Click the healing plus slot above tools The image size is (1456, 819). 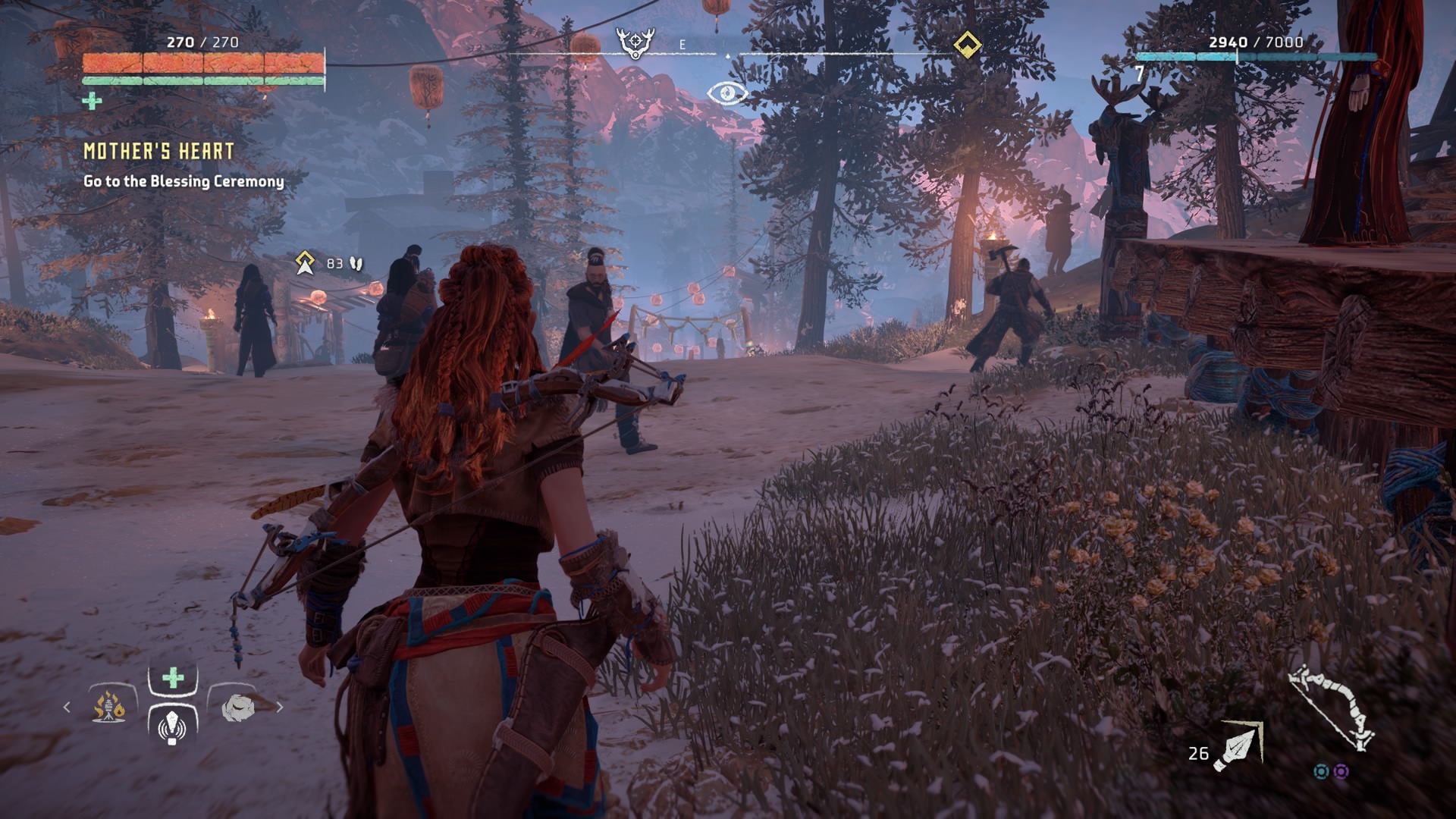(x=173, y=677)
